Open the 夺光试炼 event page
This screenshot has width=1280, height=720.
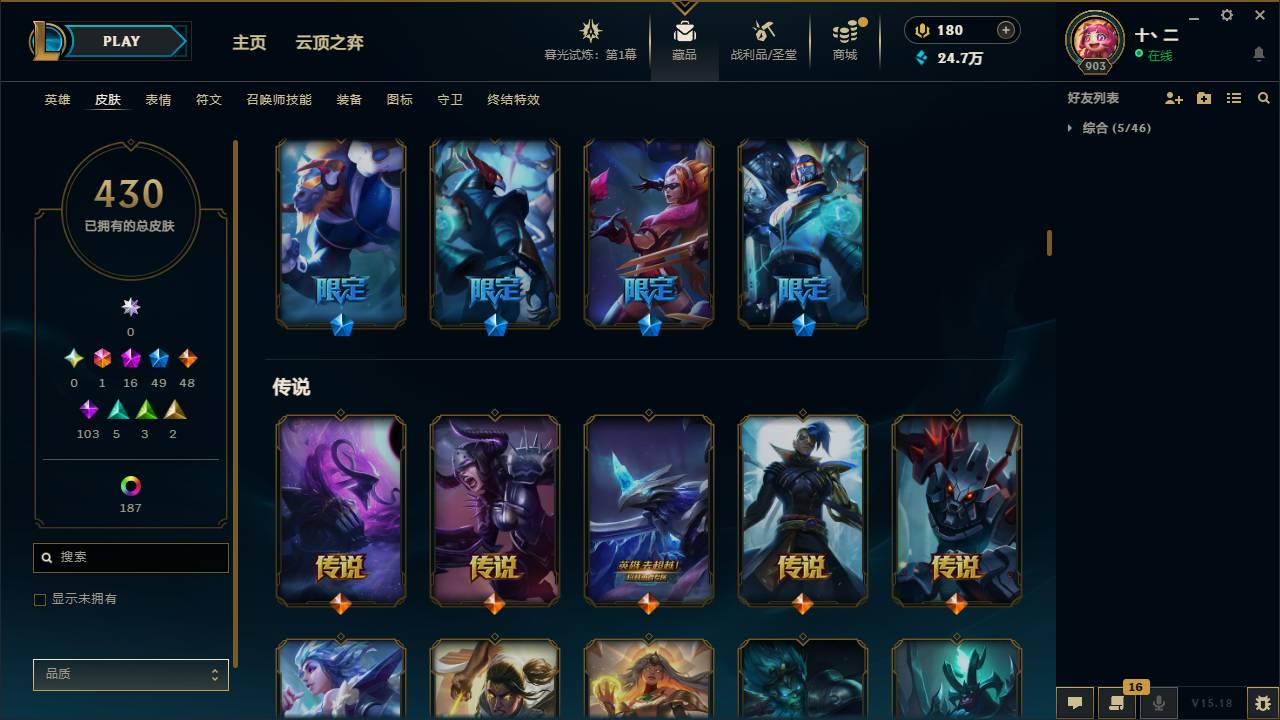[590, 40]
